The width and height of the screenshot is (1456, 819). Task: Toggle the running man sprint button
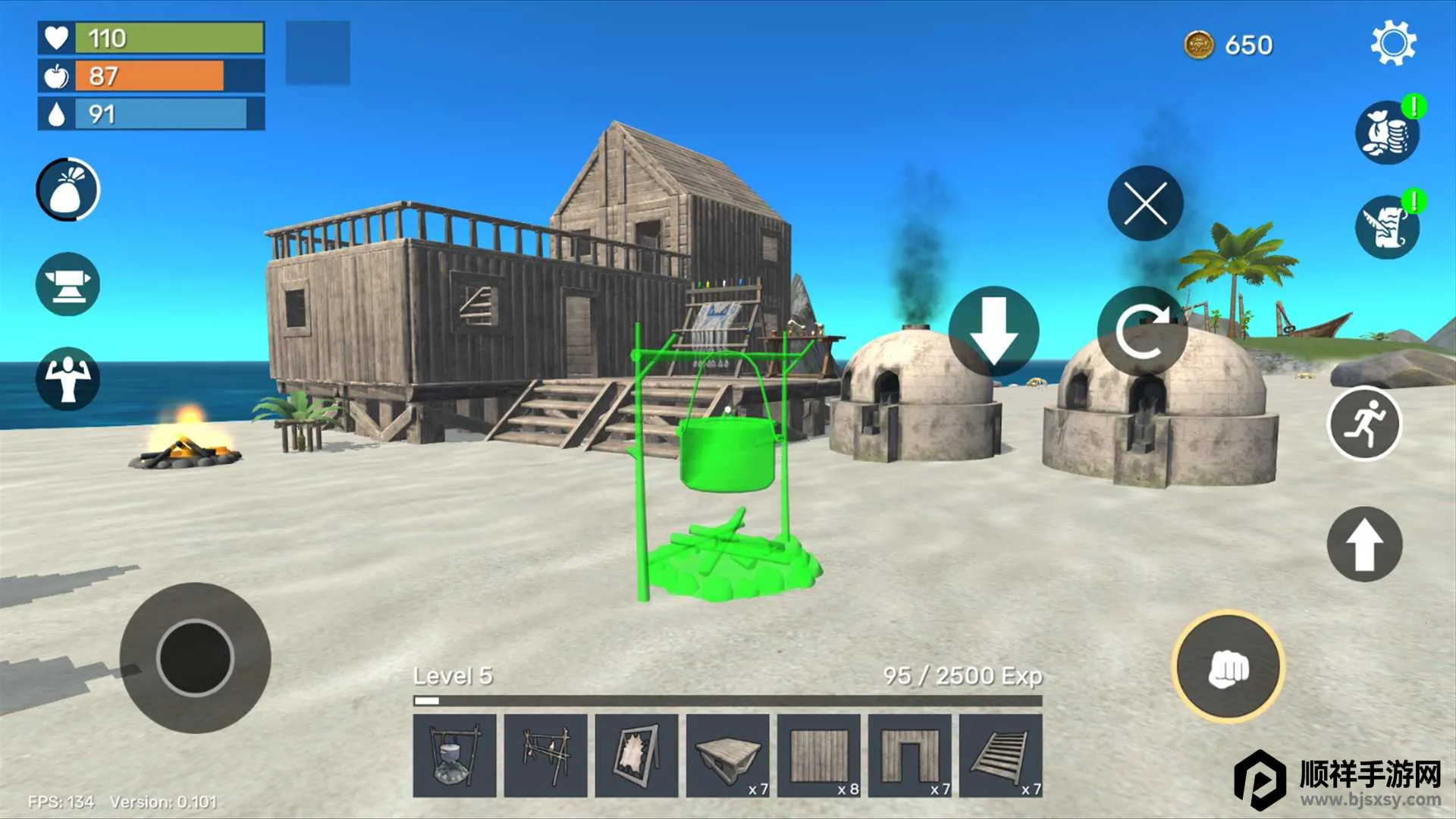tap(1363, 423)
